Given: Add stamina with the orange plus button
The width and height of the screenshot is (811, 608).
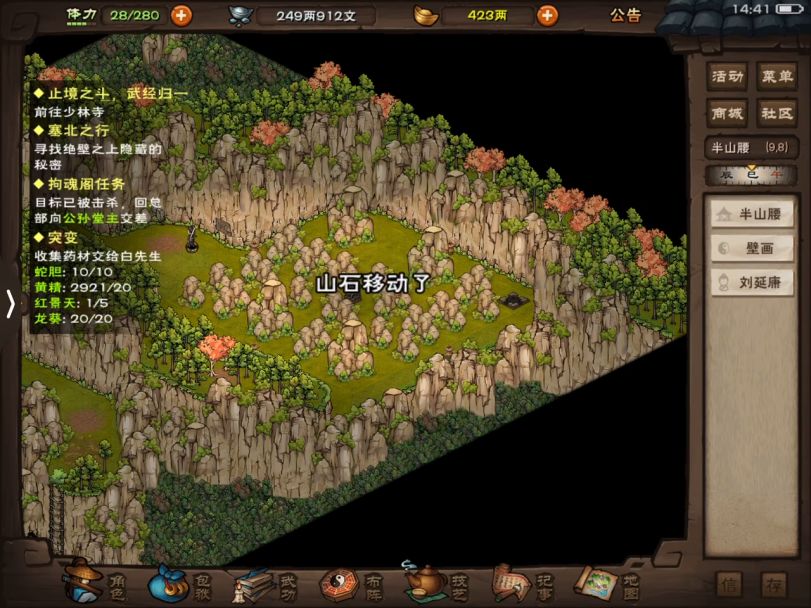Looking at the screenshot, I should pyautogui.click(x=181, y=15).
